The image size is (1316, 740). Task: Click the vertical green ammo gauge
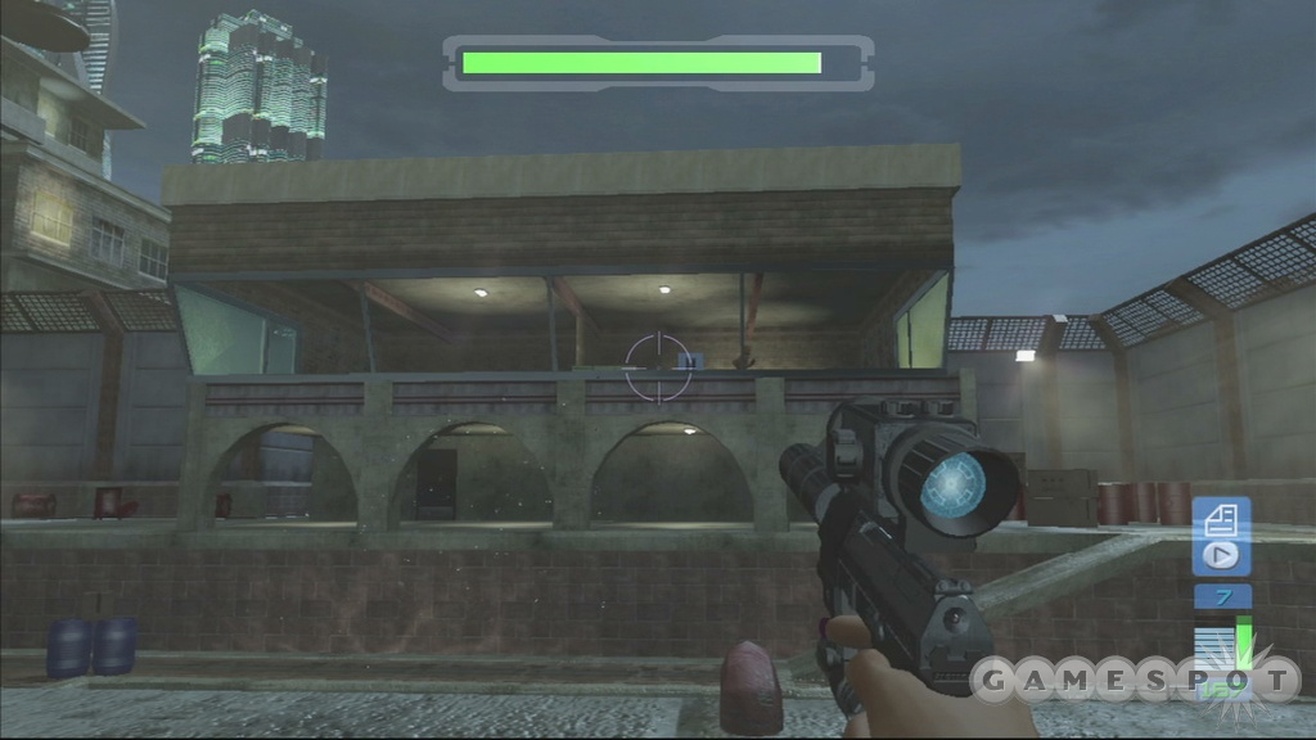(1243, 640)
